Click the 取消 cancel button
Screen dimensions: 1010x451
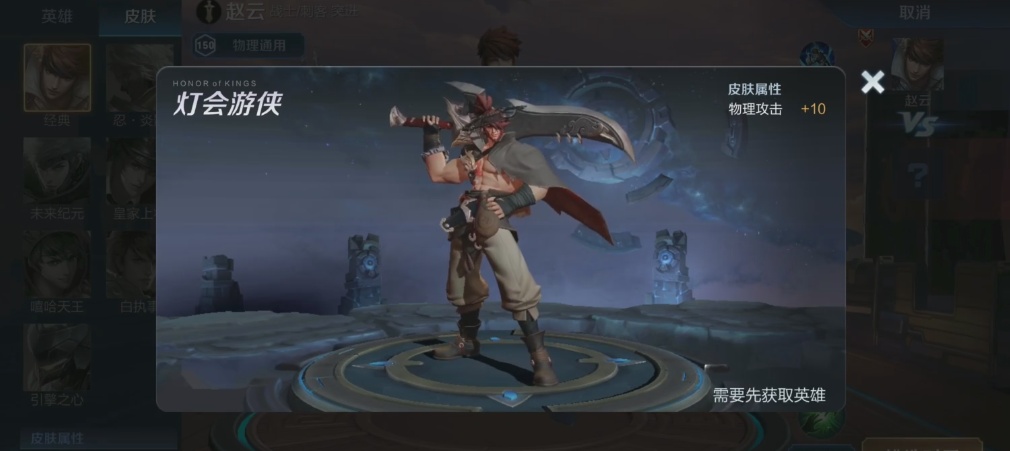click(914, 13)
